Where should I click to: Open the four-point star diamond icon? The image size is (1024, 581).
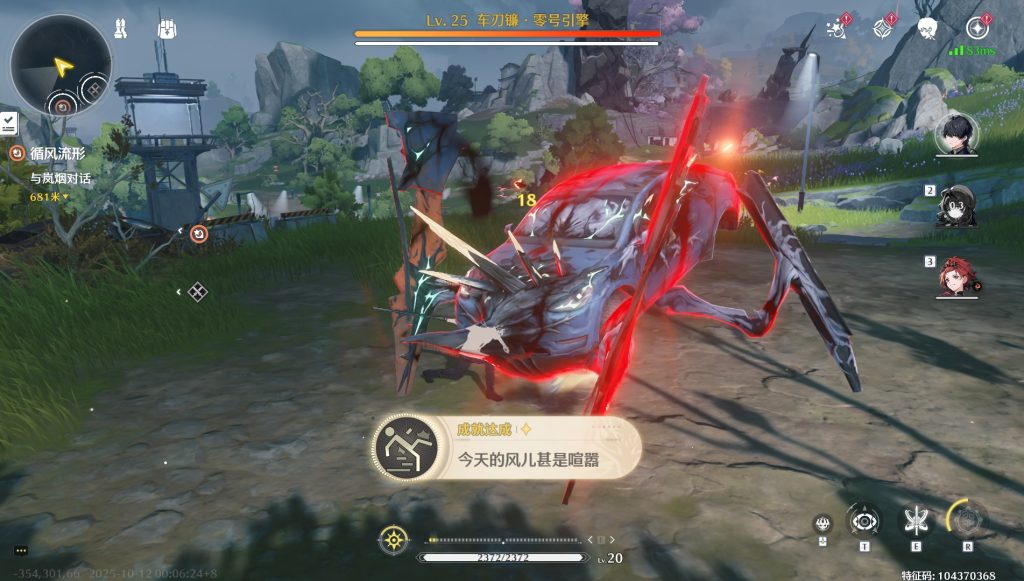coord(883,29)
